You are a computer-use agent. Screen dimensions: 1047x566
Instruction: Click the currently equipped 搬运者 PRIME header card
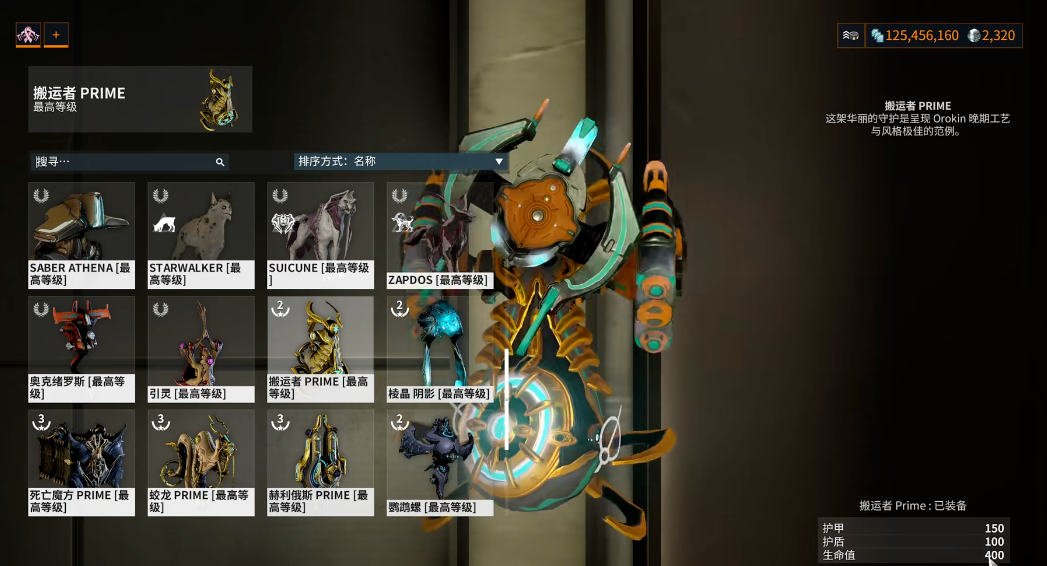pos(140,100)
